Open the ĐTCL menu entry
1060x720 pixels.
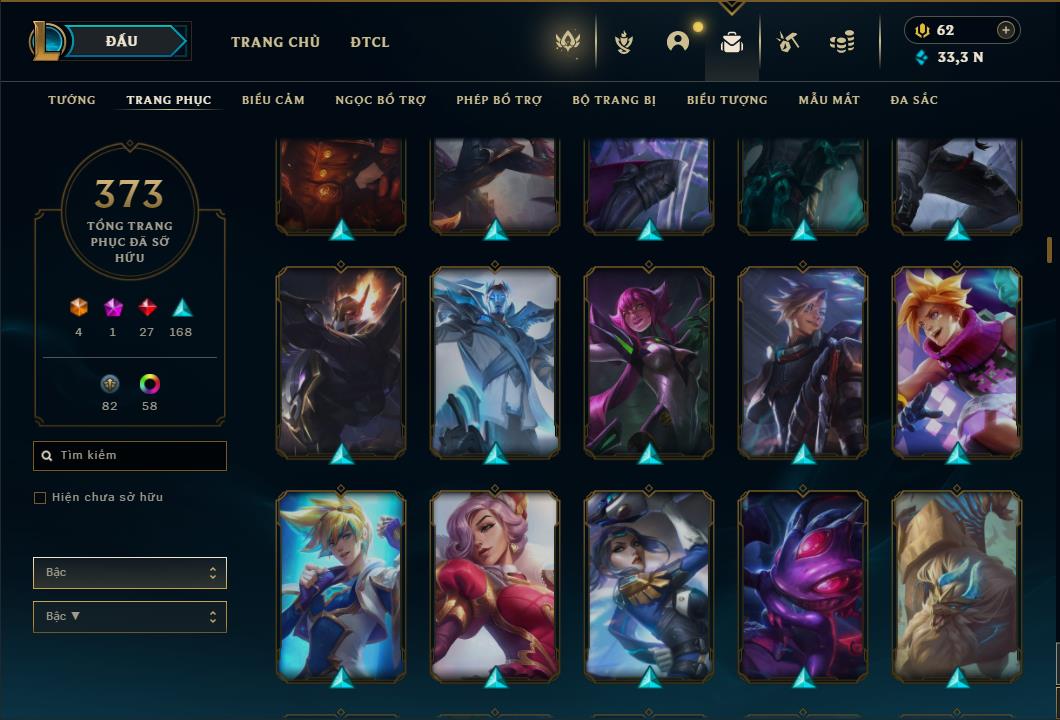[x=370, y=42]
